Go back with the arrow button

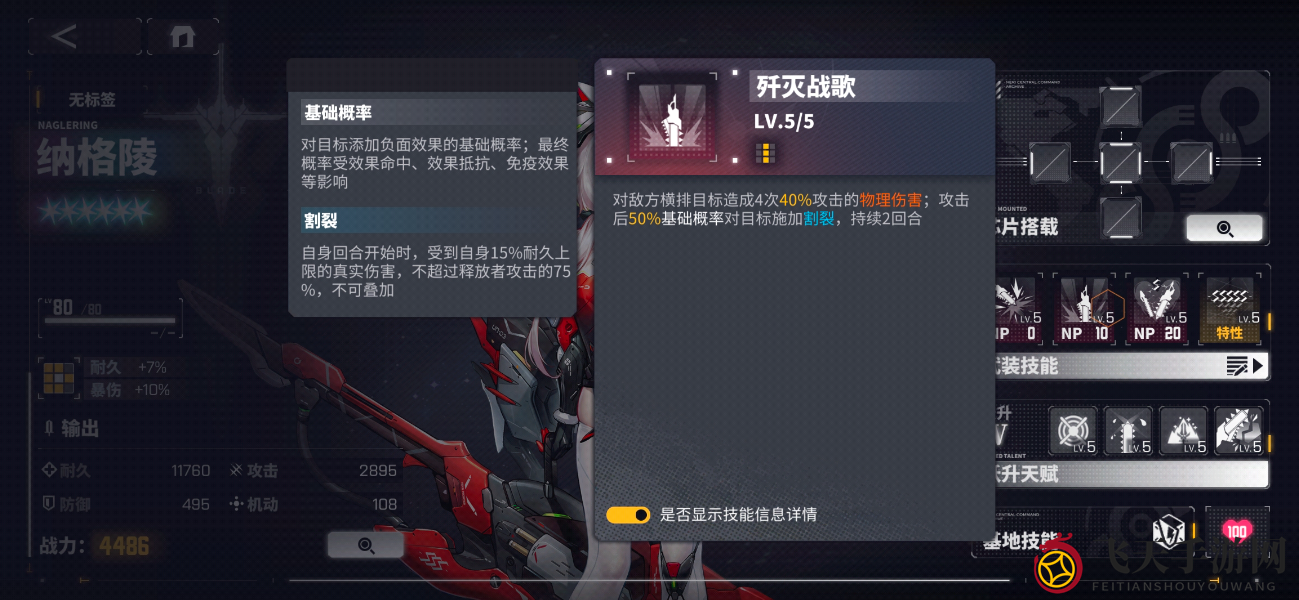(x=64, y=37)
